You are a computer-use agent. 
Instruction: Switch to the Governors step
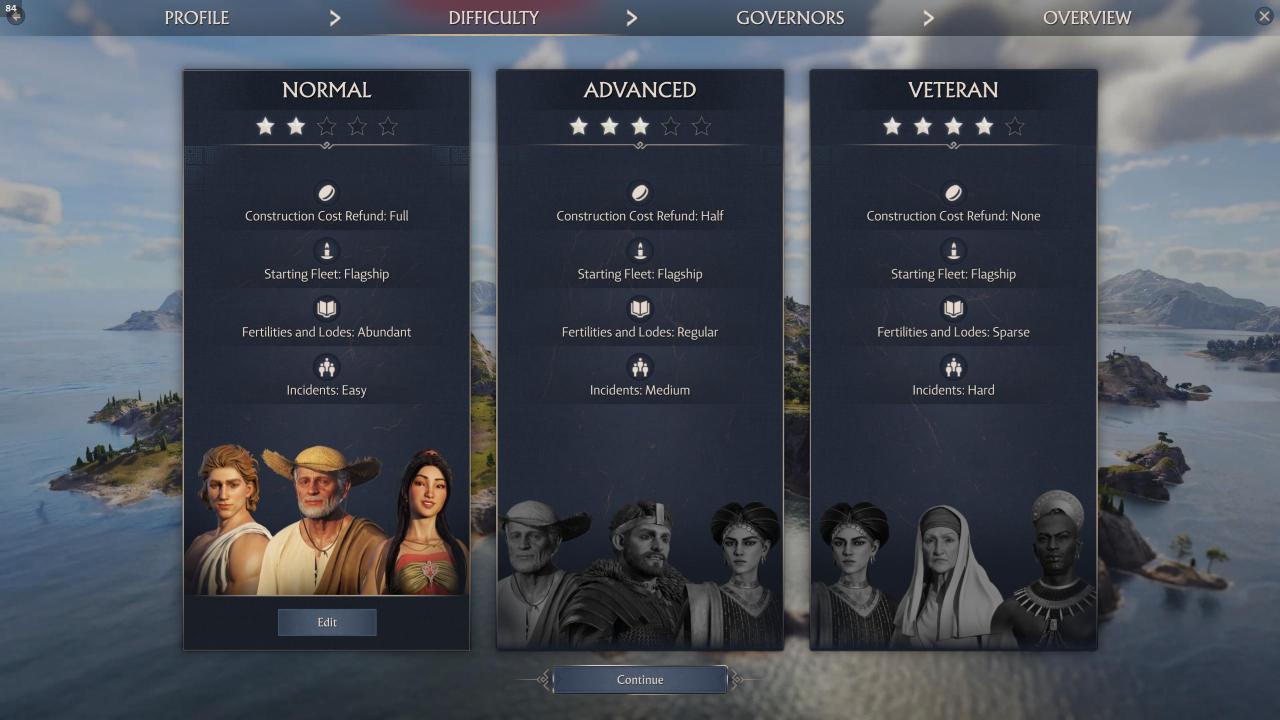[x=790, y=18]
